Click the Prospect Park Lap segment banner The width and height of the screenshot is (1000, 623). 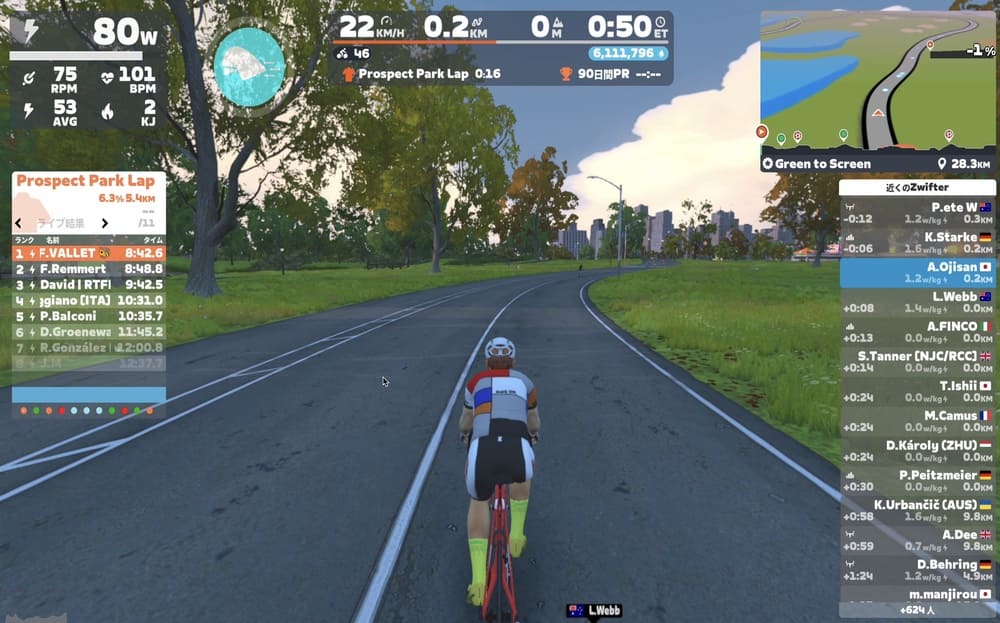coord(420,74)
